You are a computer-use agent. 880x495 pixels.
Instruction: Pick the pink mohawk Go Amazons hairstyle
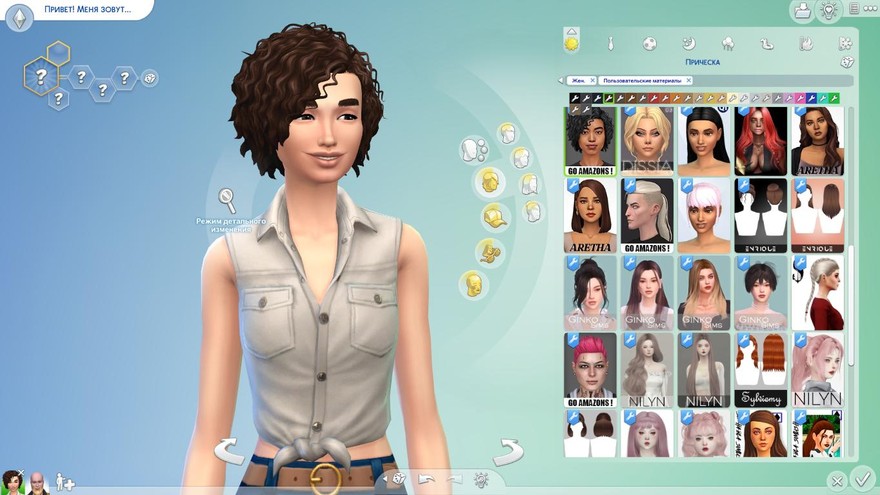tap(590, 369)
